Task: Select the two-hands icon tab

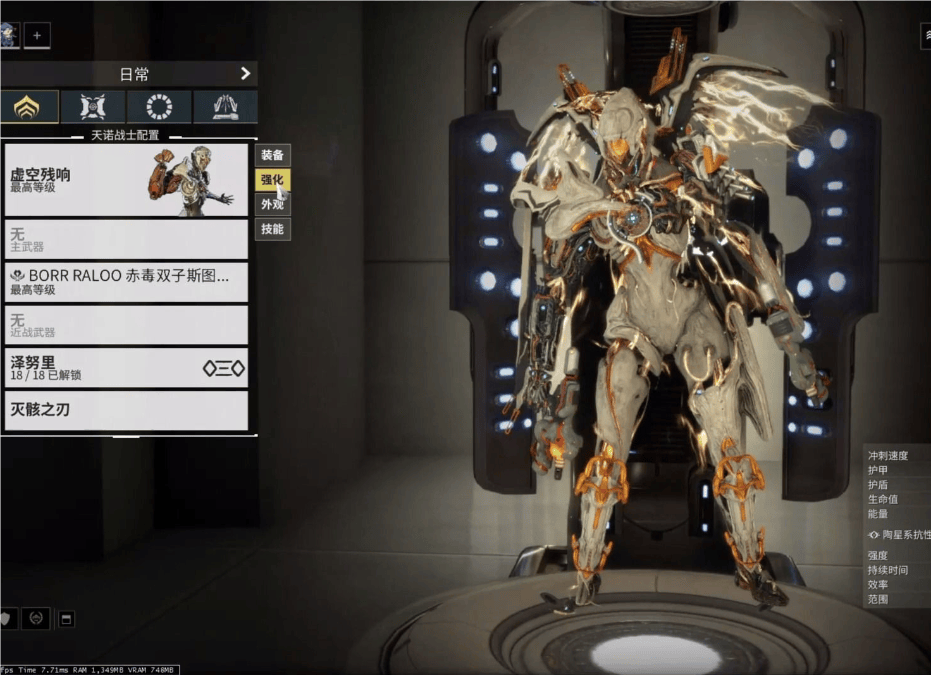Action: [x=225, y=107]
